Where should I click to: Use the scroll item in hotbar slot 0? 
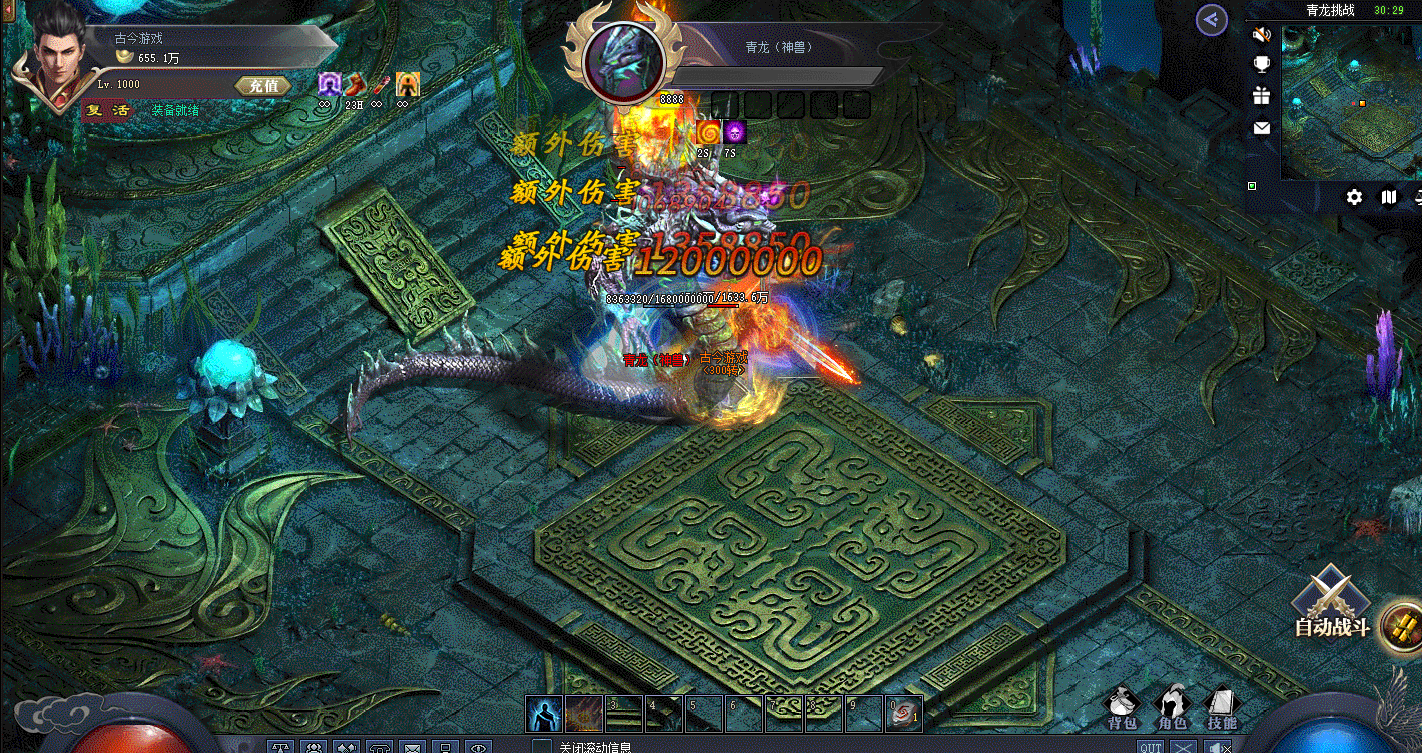pyautogui.click(x=903, y=713)
